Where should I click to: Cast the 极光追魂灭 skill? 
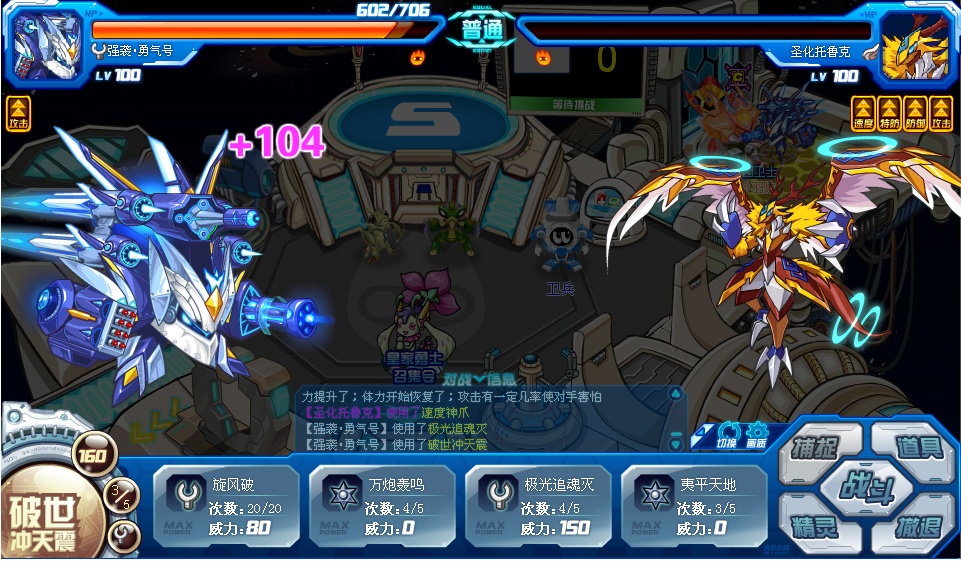(x=537, y=506)
